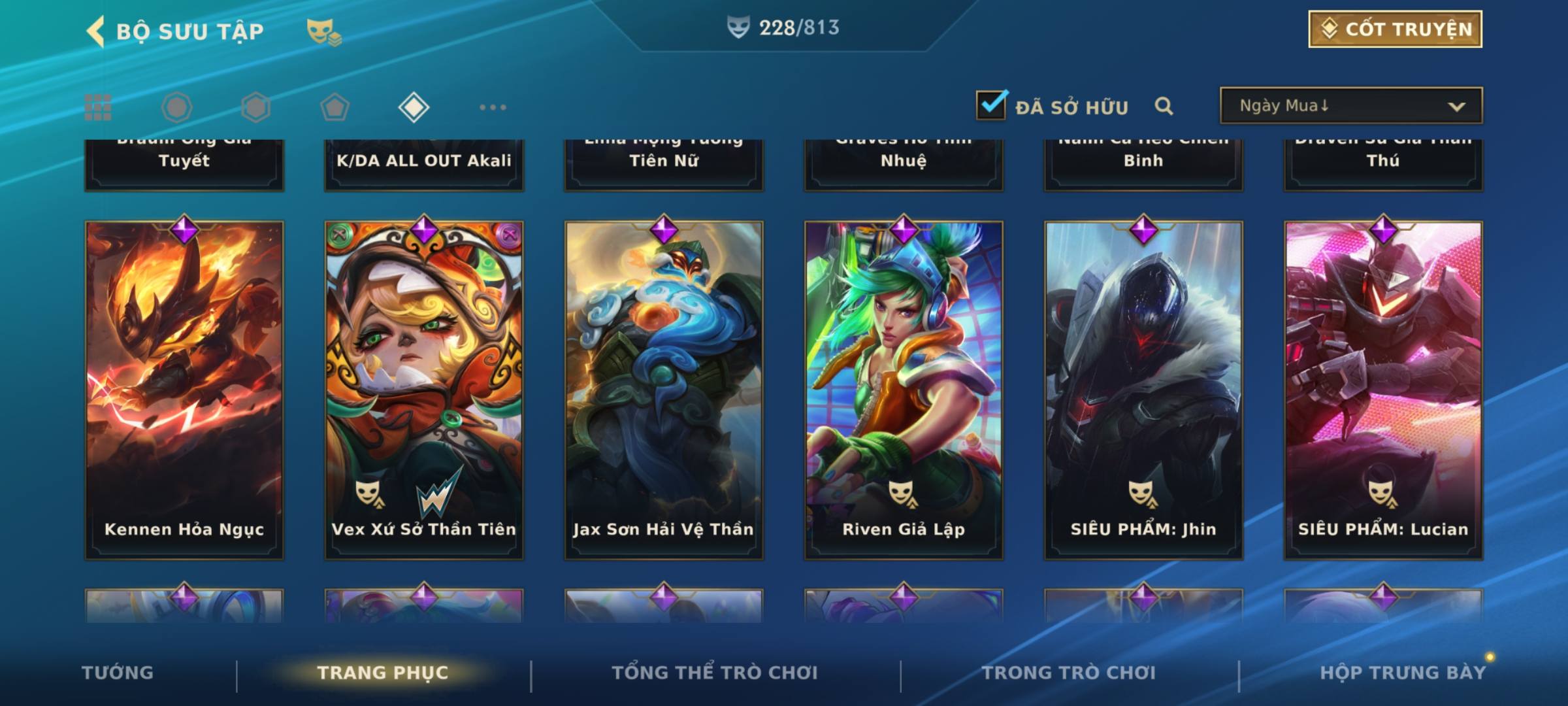
Task: Open the Ngày Mua sort dropdown
Action: pyautogui.click(x=1350, y=106)
